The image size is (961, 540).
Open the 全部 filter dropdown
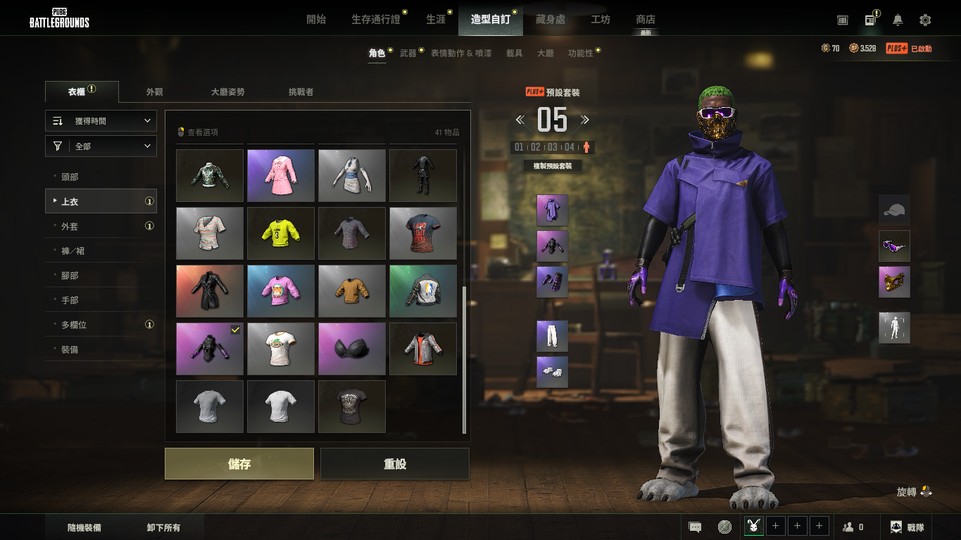100,147
